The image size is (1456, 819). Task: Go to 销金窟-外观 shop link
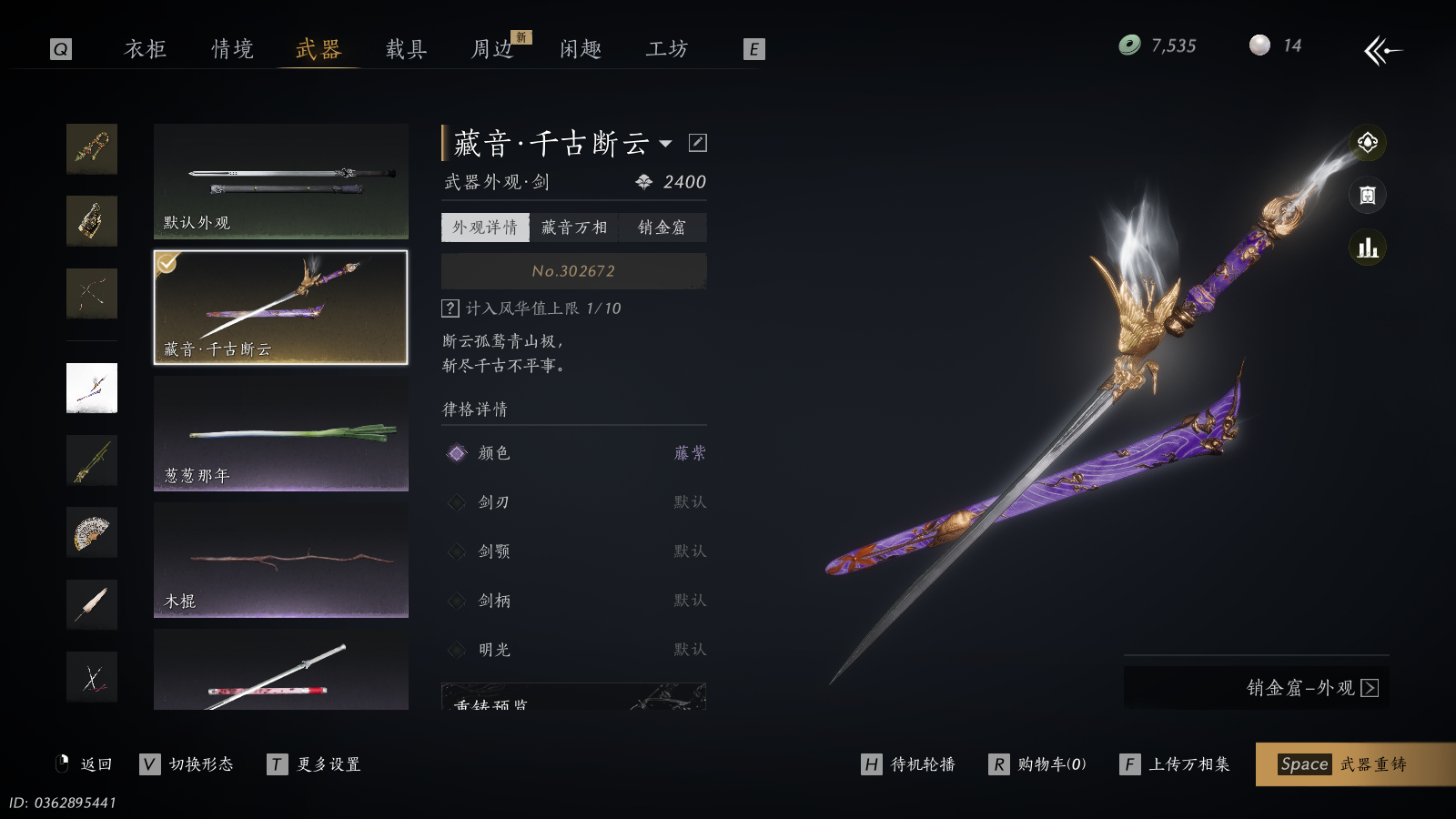tap(1310, 688)
